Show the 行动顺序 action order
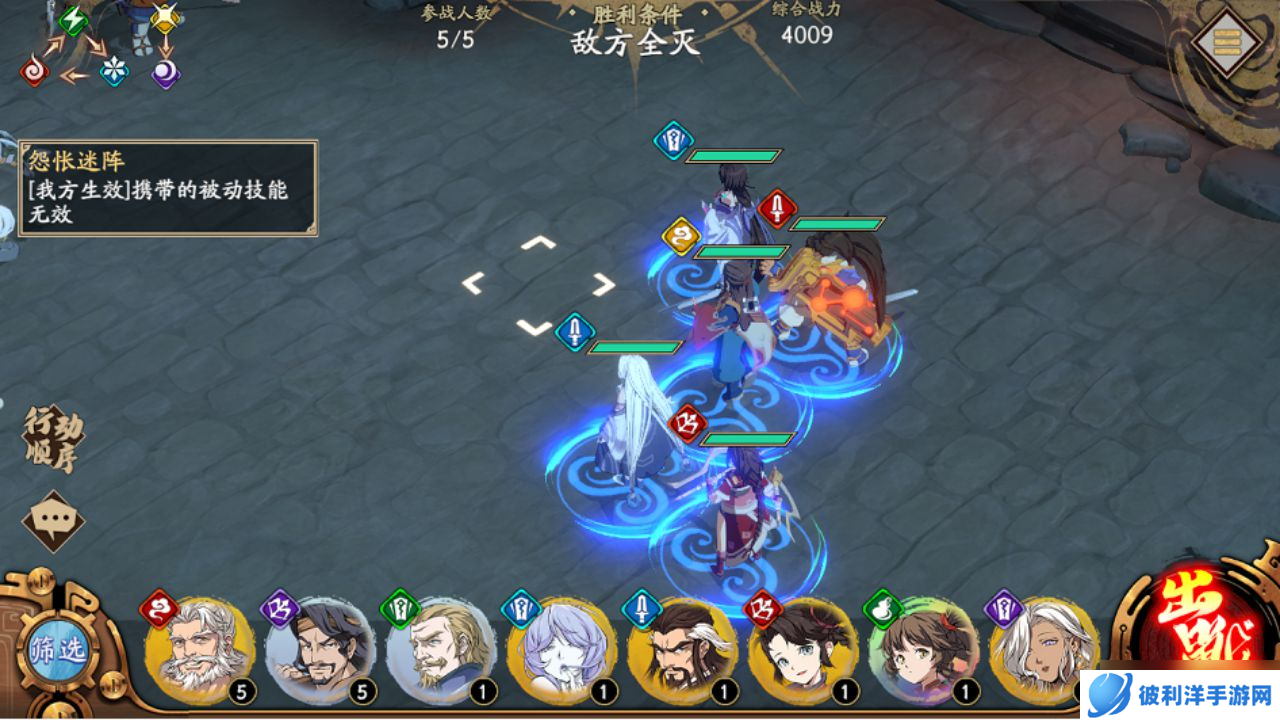Viewport: 1280px width, 720px height. pos(53,439)
